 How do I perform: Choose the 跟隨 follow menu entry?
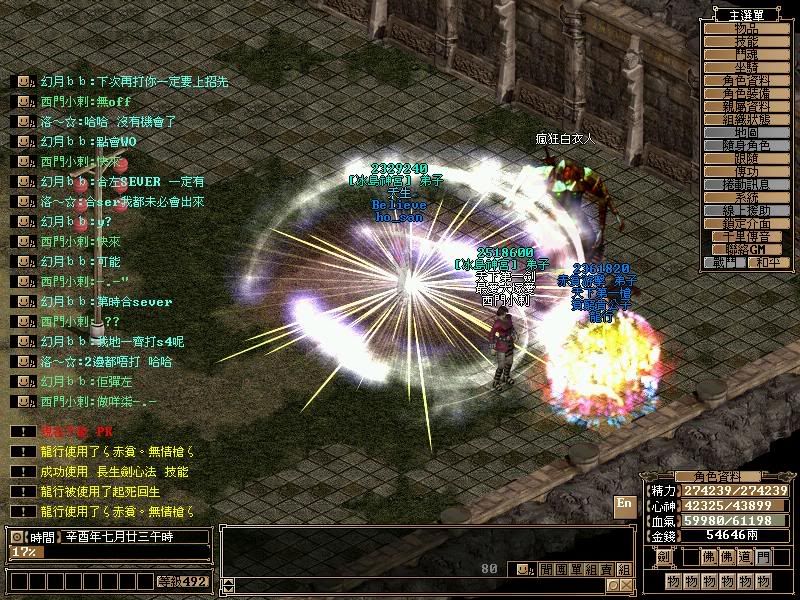(x=746, y=158)
